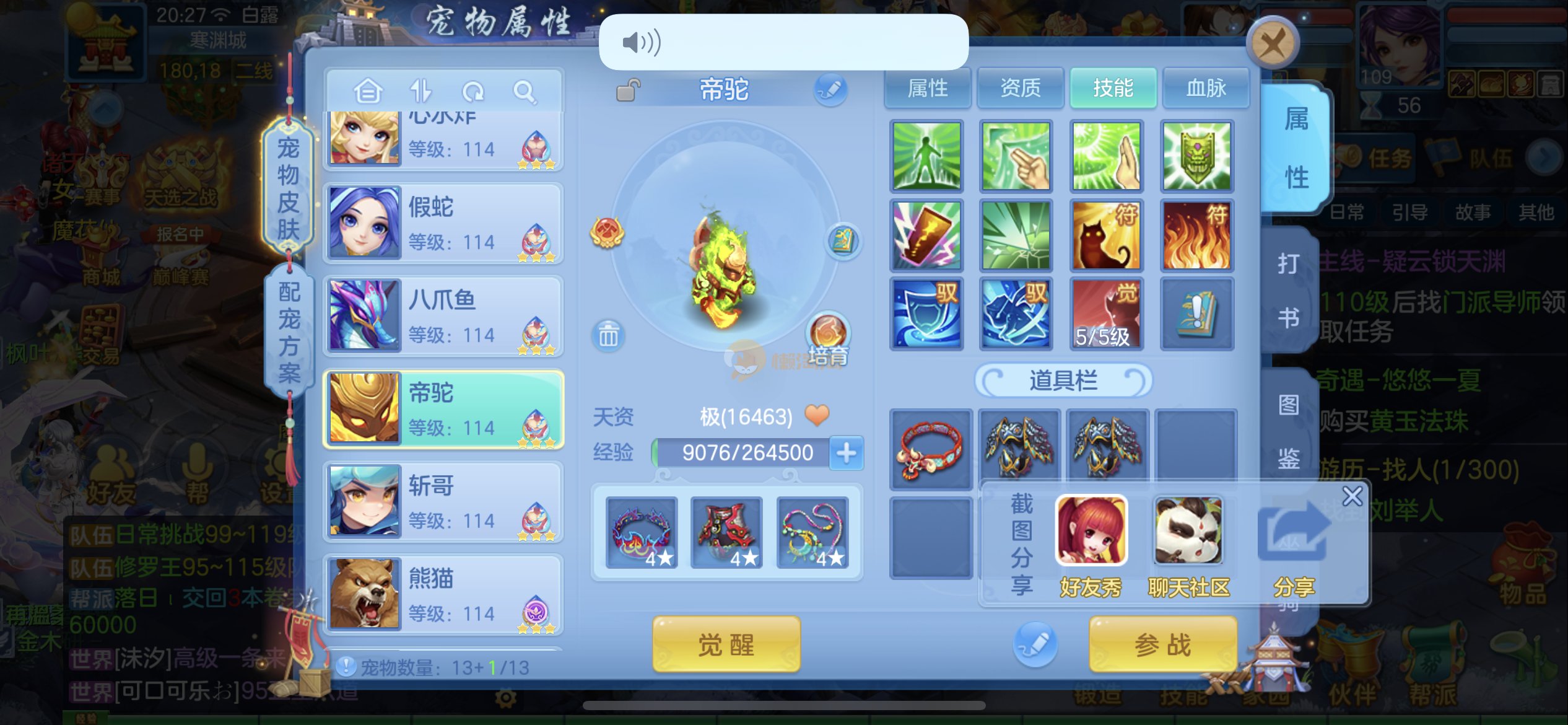Add pet experience with the plus button

(x=846, y=453)
